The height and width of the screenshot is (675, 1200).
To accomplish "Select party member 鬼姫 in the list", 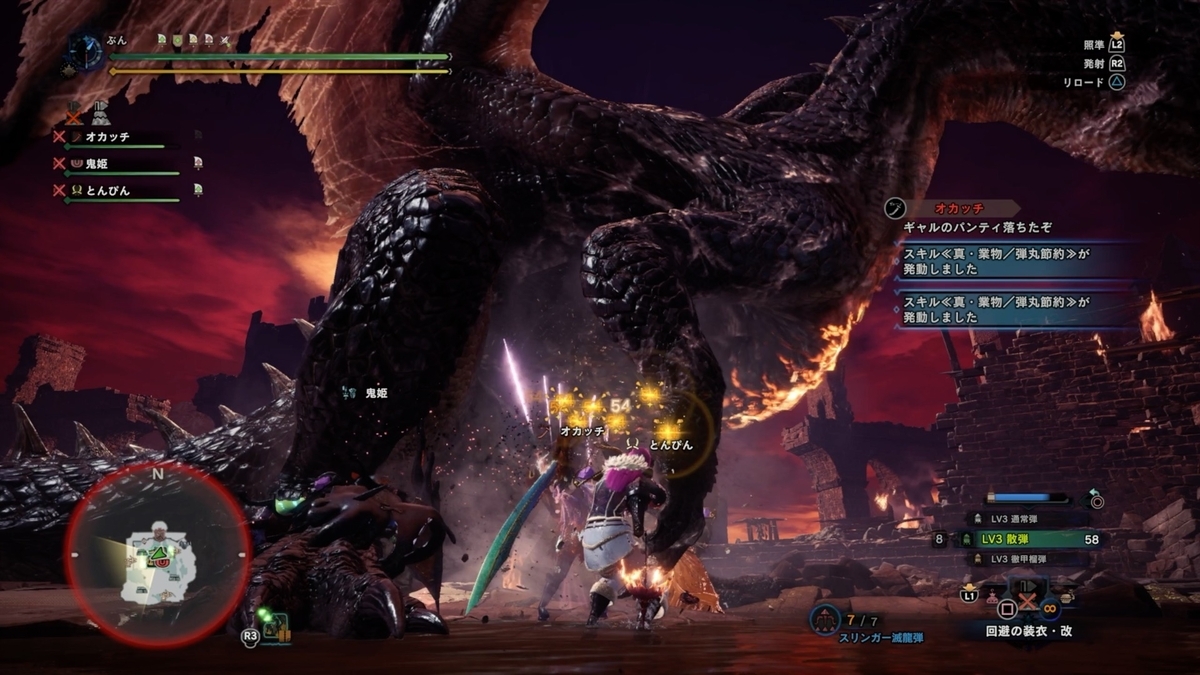I will pyautogui.click(x=100, y=163).
